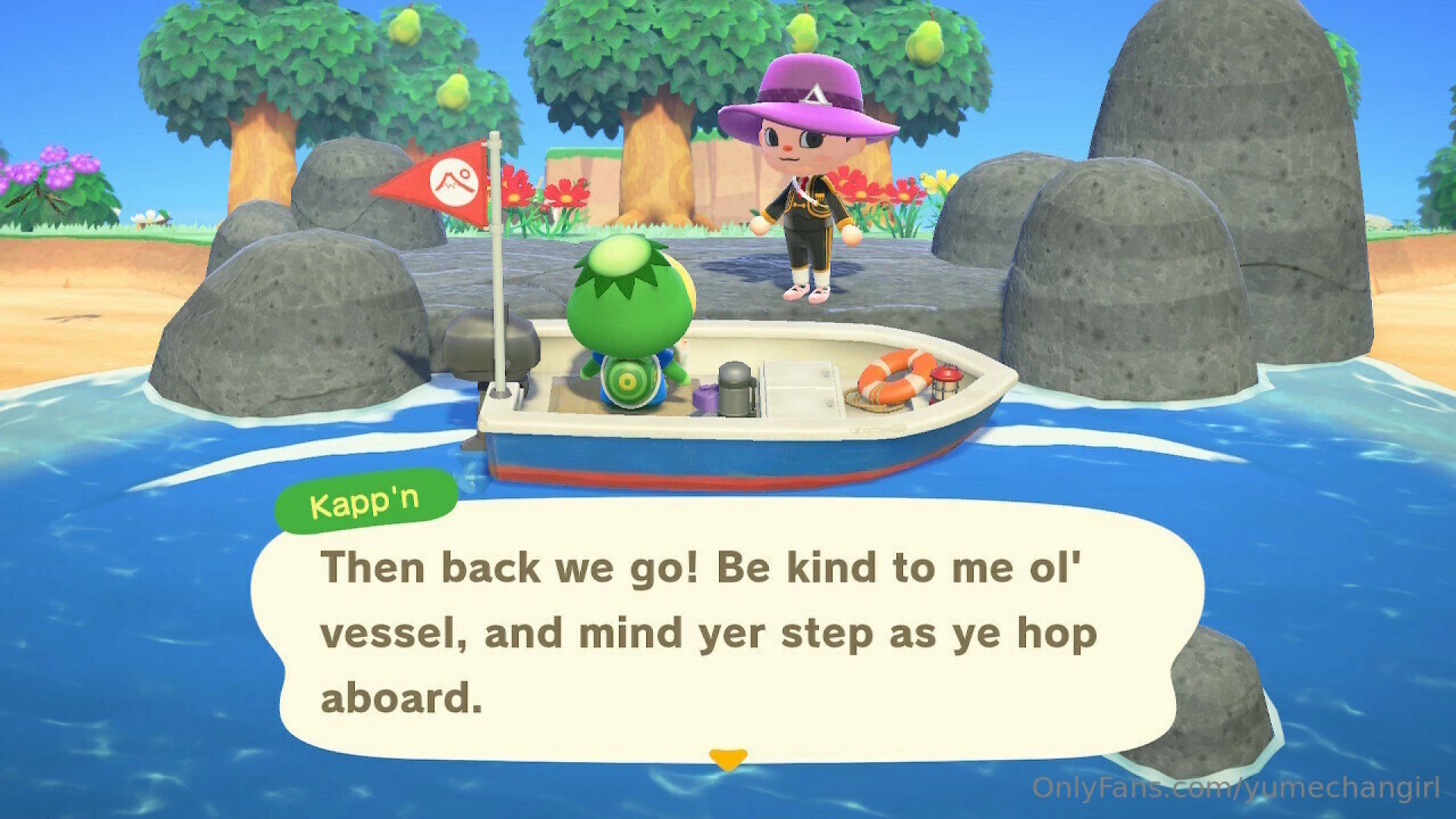Click the yellow dialogue continue arrow
Image resolution: width=1456 pixels, height=819 pixels.
pos(728,758)
